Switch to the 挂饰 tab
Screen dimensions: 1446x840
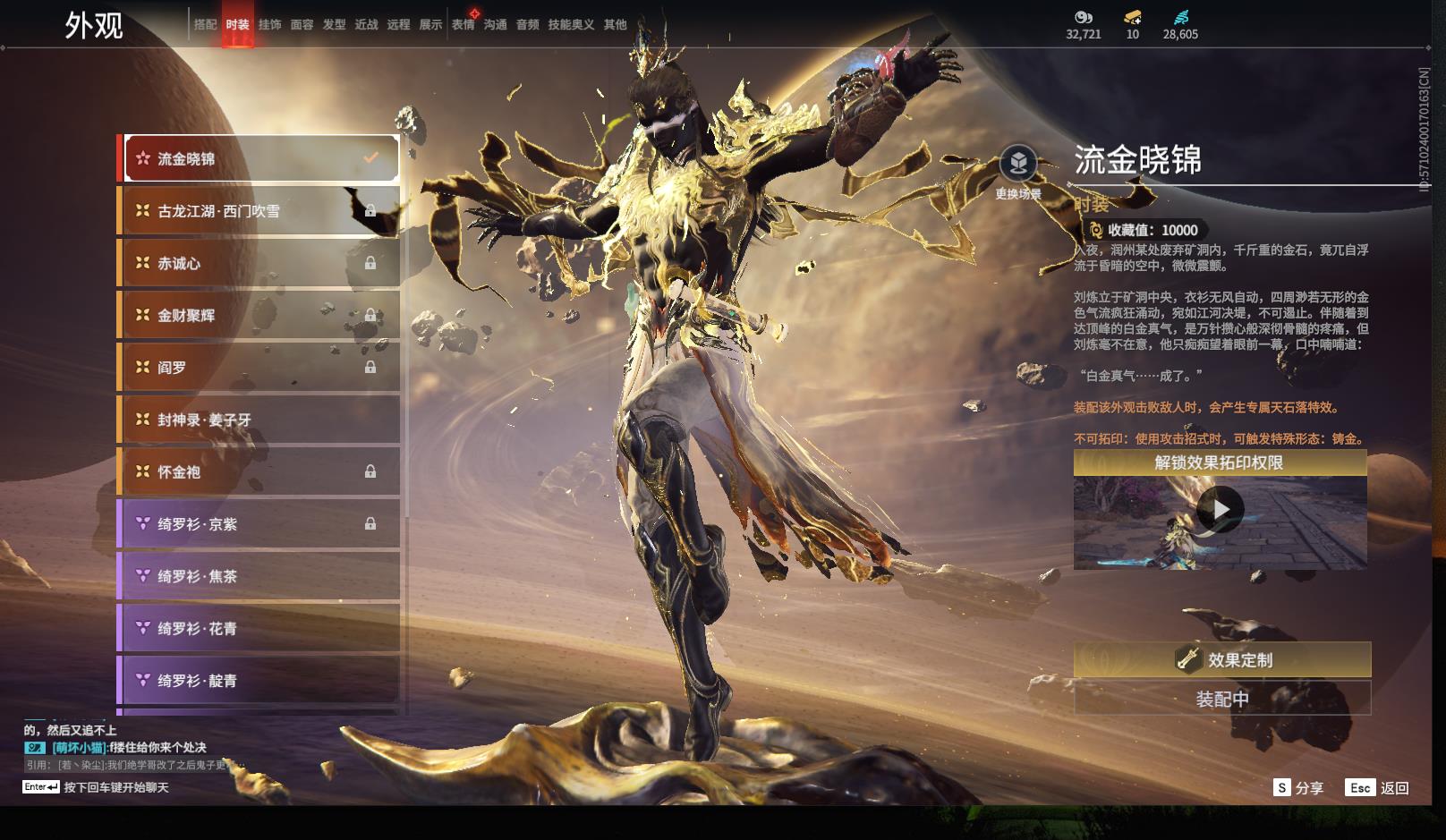[x=269, y=25]
